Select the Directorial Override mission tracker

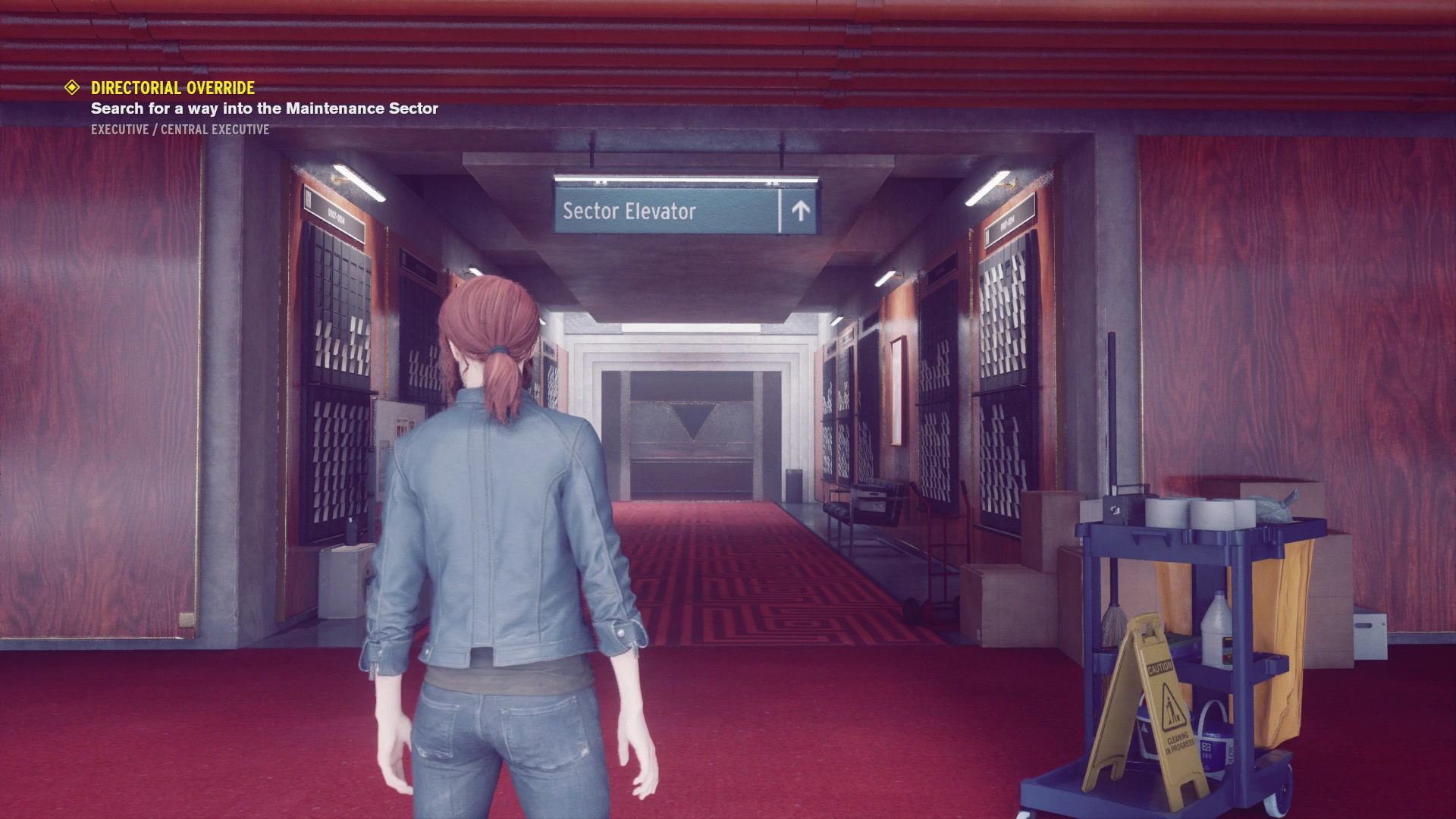[x=173, y=88]
